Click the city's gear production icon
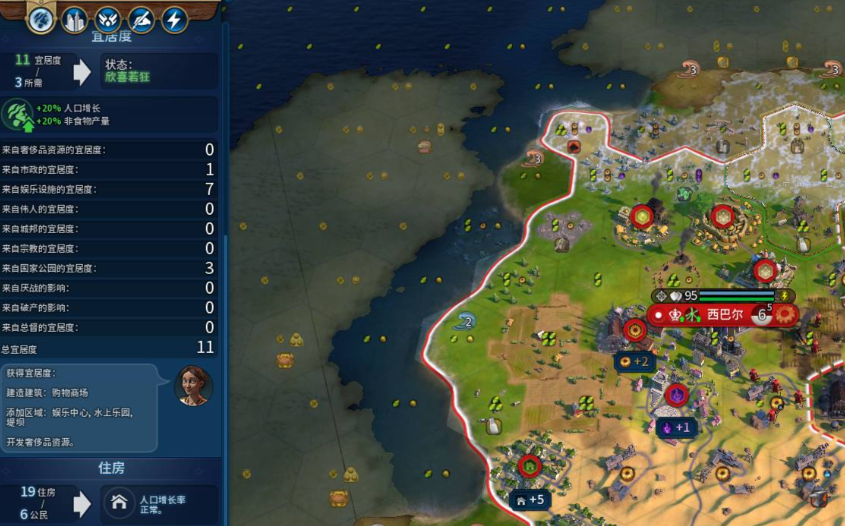This screenshot has height=526, width=845. click(785, 314)
